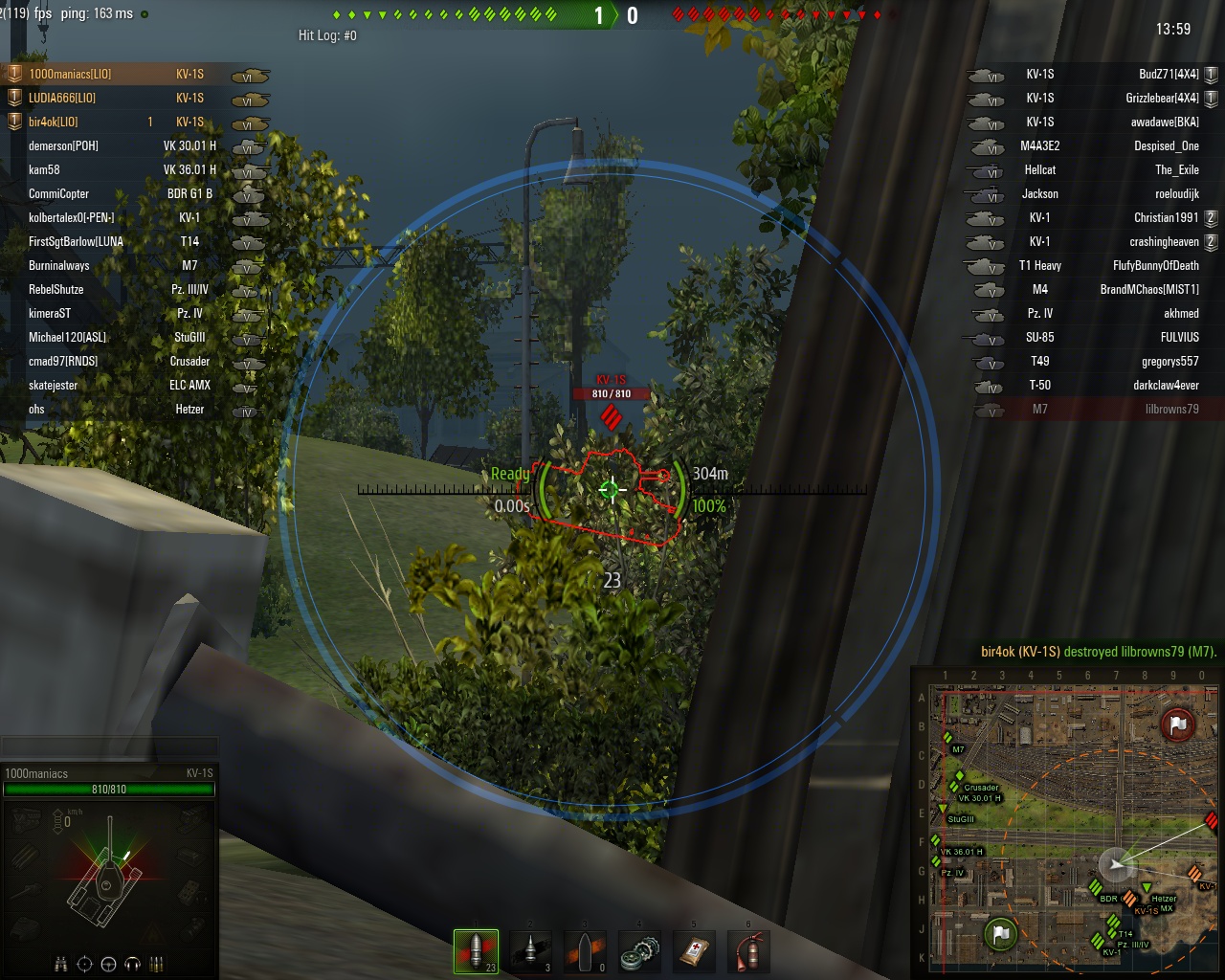Select bir4ok[LIO] in the allied roster
The height and width of the screenshot is (980, 1225).
[x=54, y=122]
